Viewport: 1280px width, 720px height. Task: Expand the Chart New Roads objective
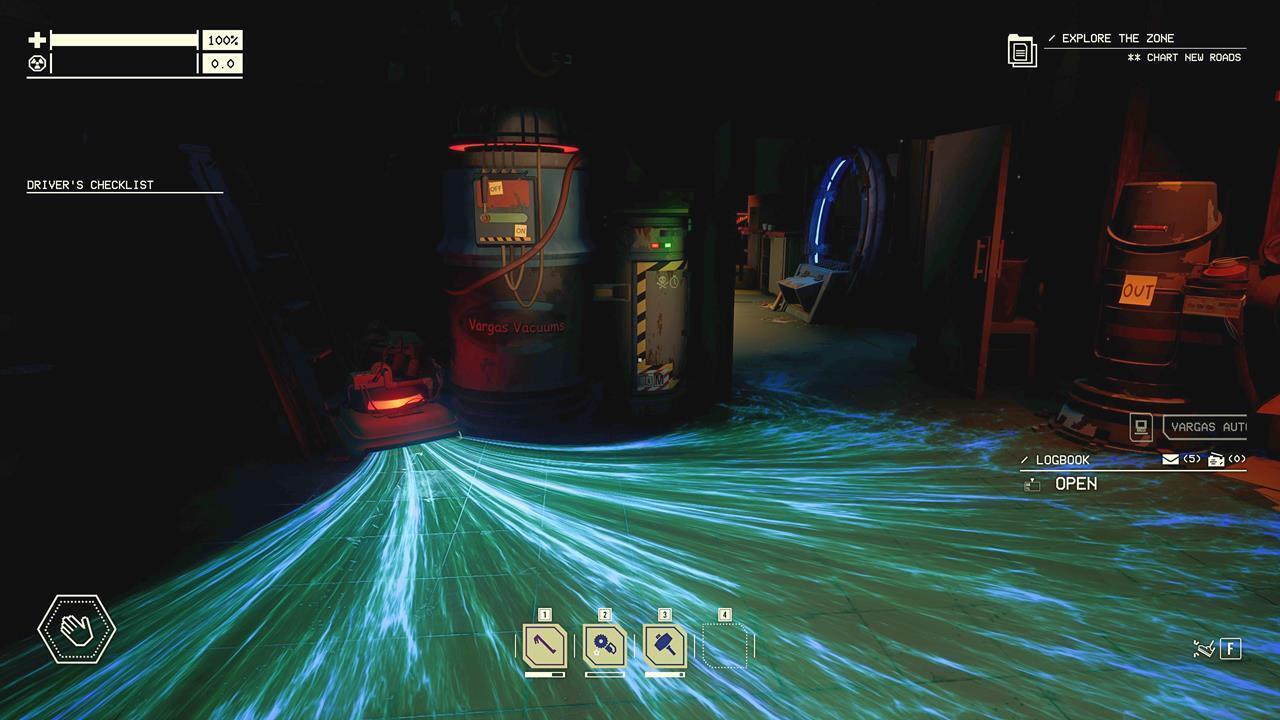point(1185,57)
